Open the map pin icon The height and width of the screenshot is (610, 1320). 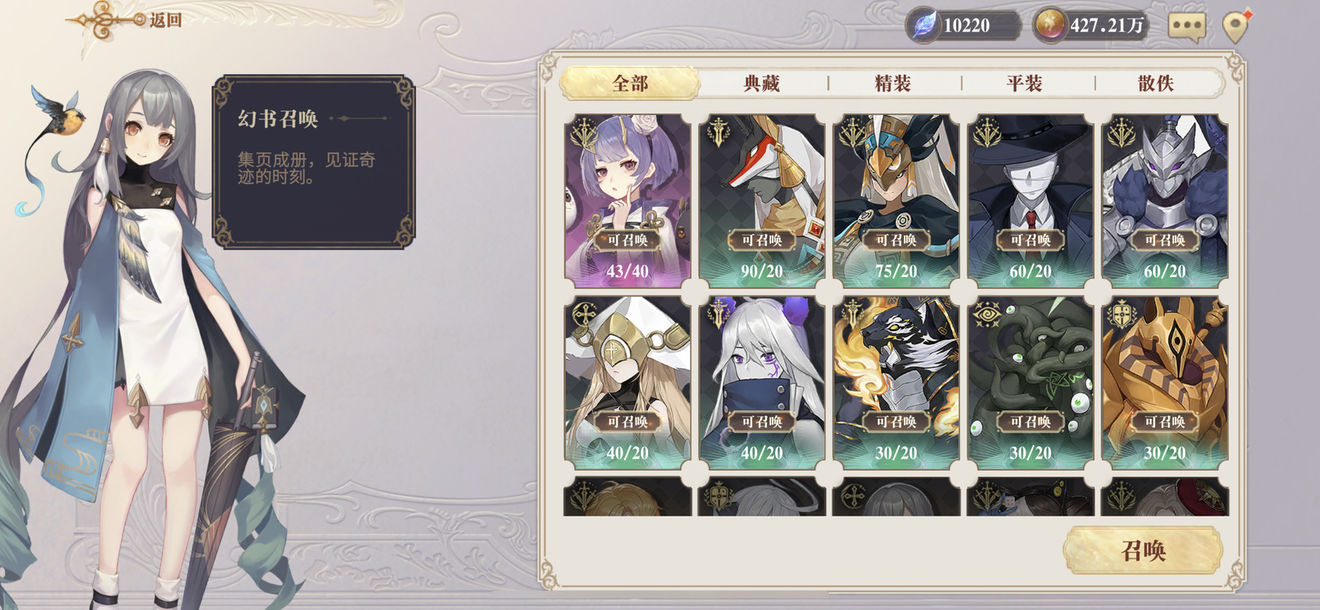[1236, 27]
